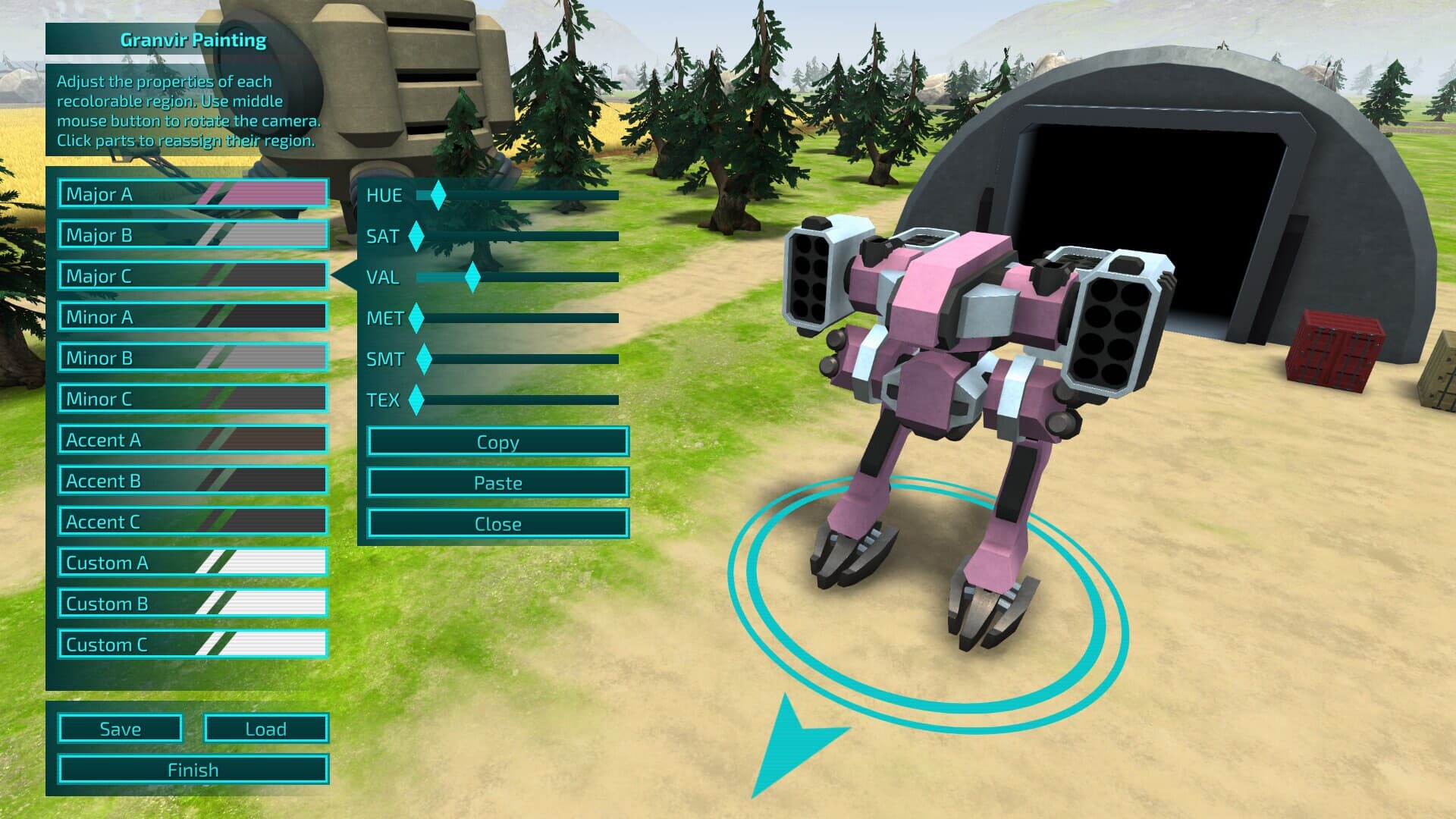Close the color property panel
Viewport: 1456px width, 819px height.
[x=497, y=524]
